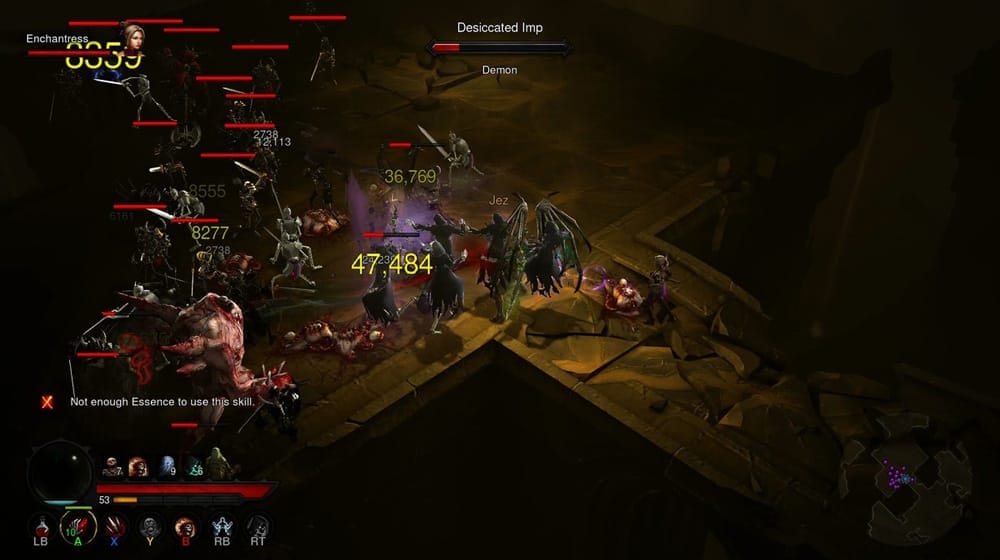
Task: Cast the blue skeletal figure skill
Action: (x=222, y=525)
